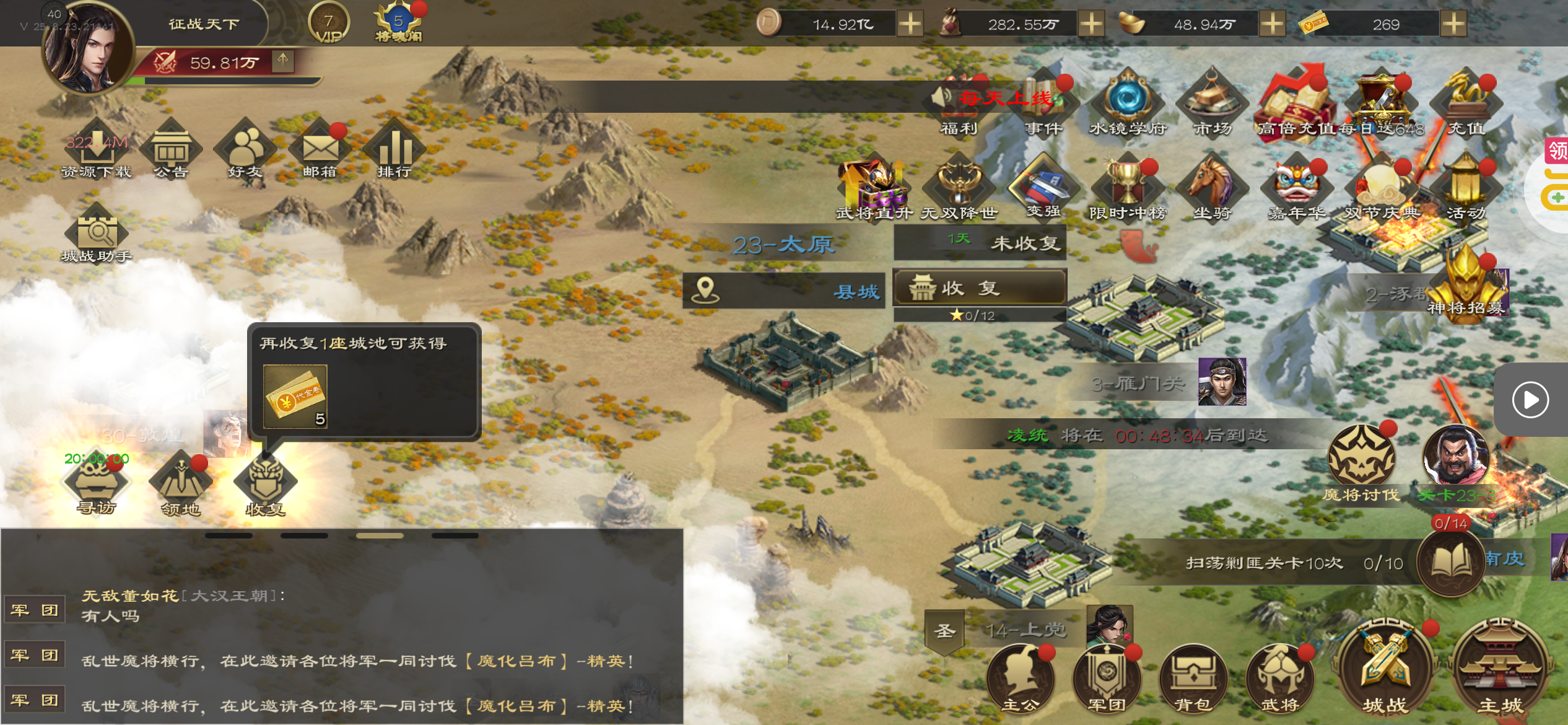Open the 市场 market
Image resolution: width=1568 pixels, height=725 pixels.
pyautogui.click(x=1212, y=102)
